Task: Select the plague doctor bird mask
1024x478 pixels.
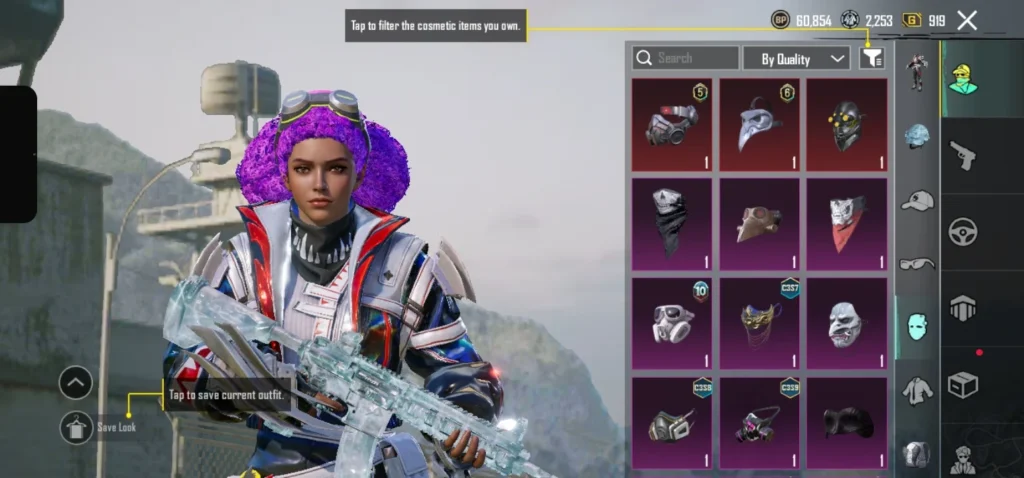Action: coord(759,125)
